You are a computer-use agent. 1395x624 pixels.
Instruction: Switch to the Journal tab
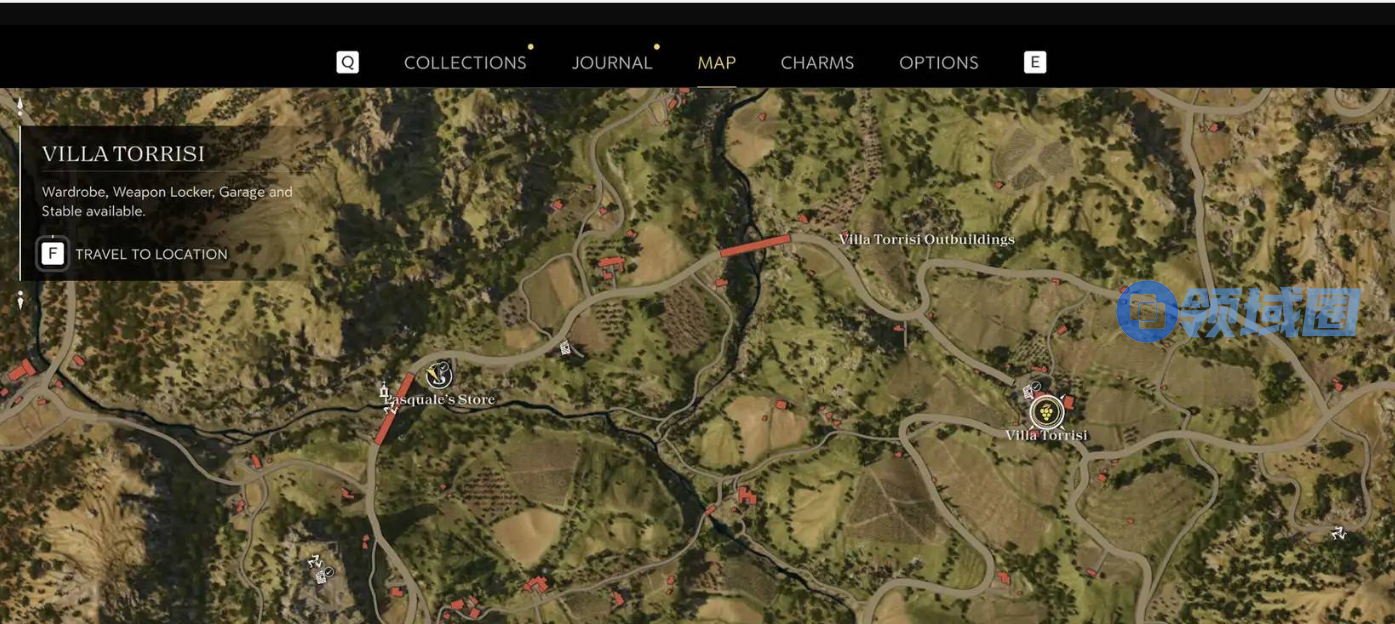612,62
